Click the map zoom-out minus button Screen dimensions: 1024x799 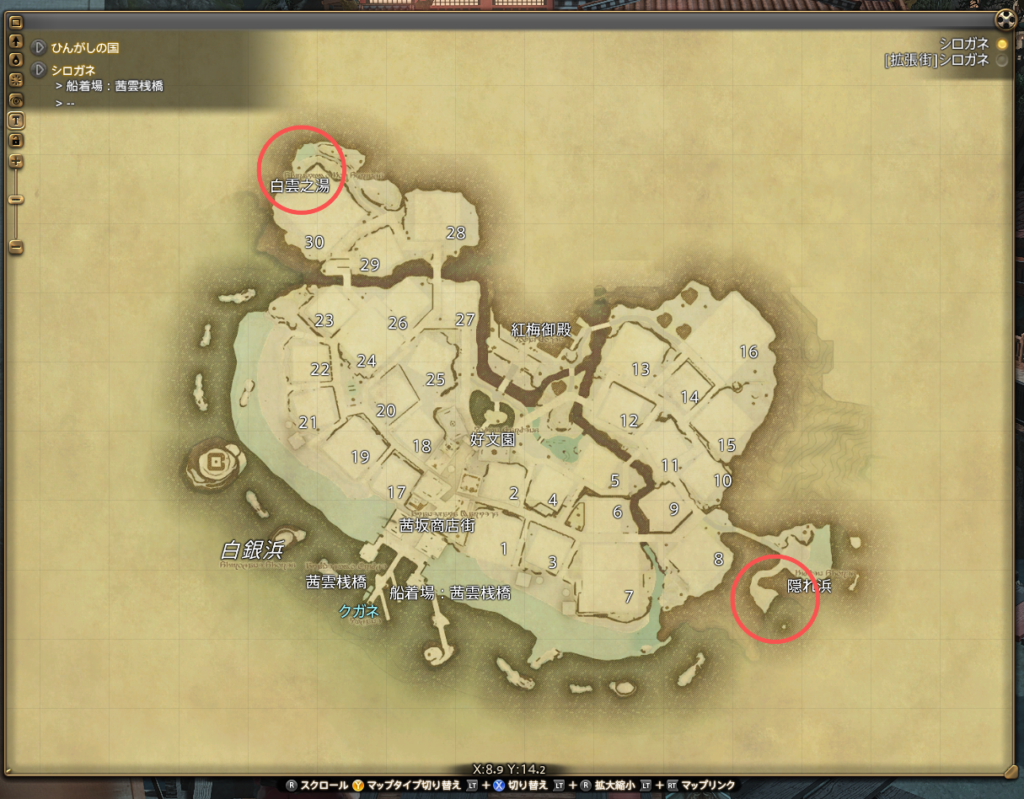click(16, 246)
